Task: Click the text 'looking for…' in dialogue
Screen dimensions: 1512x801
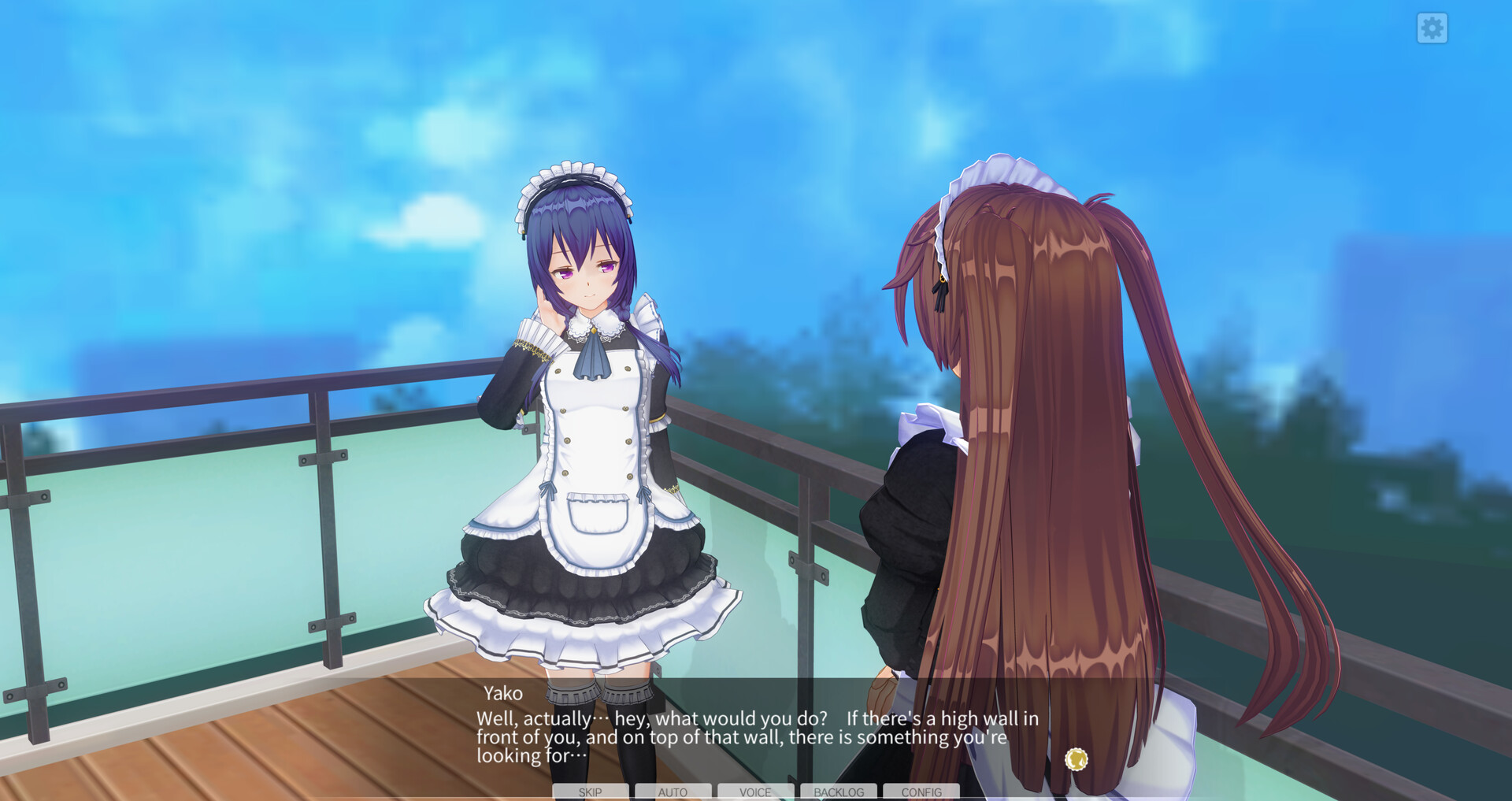Action: 530,756
